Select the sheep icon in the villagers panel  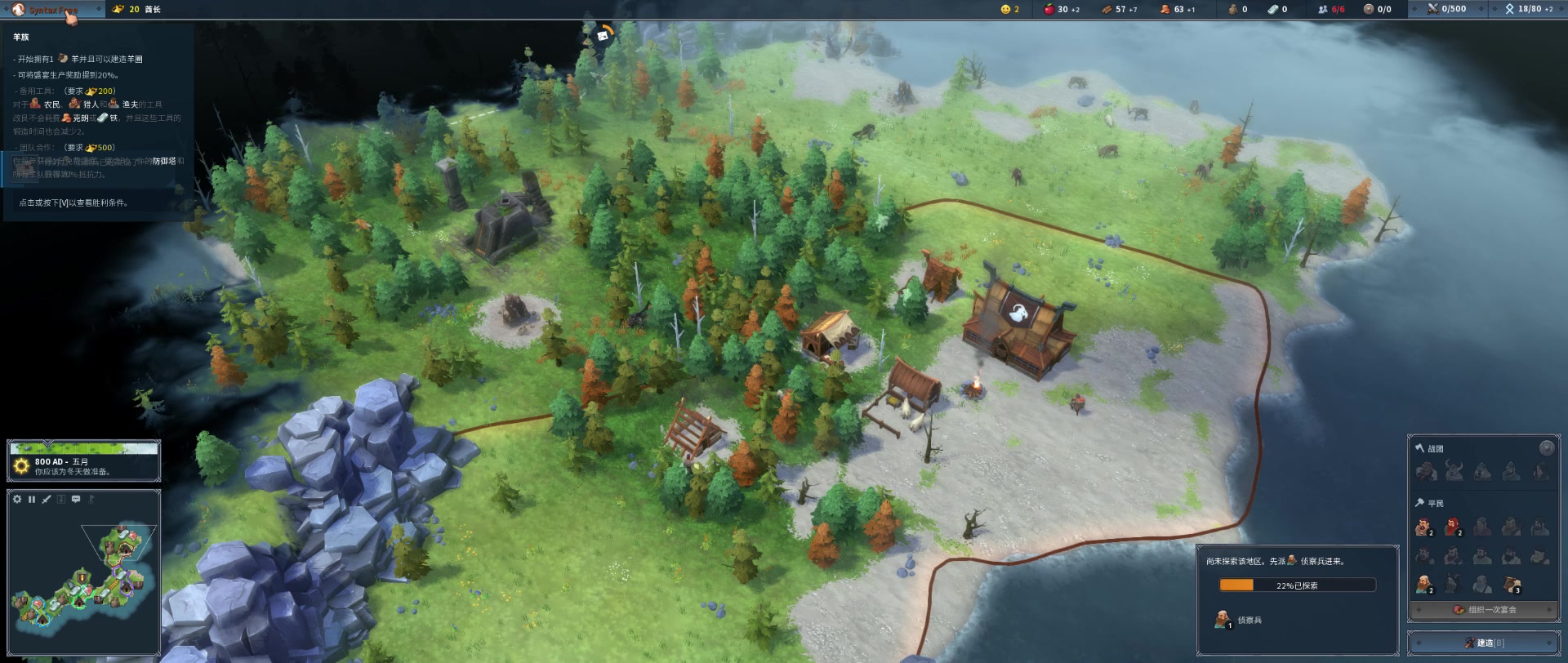1511,584
